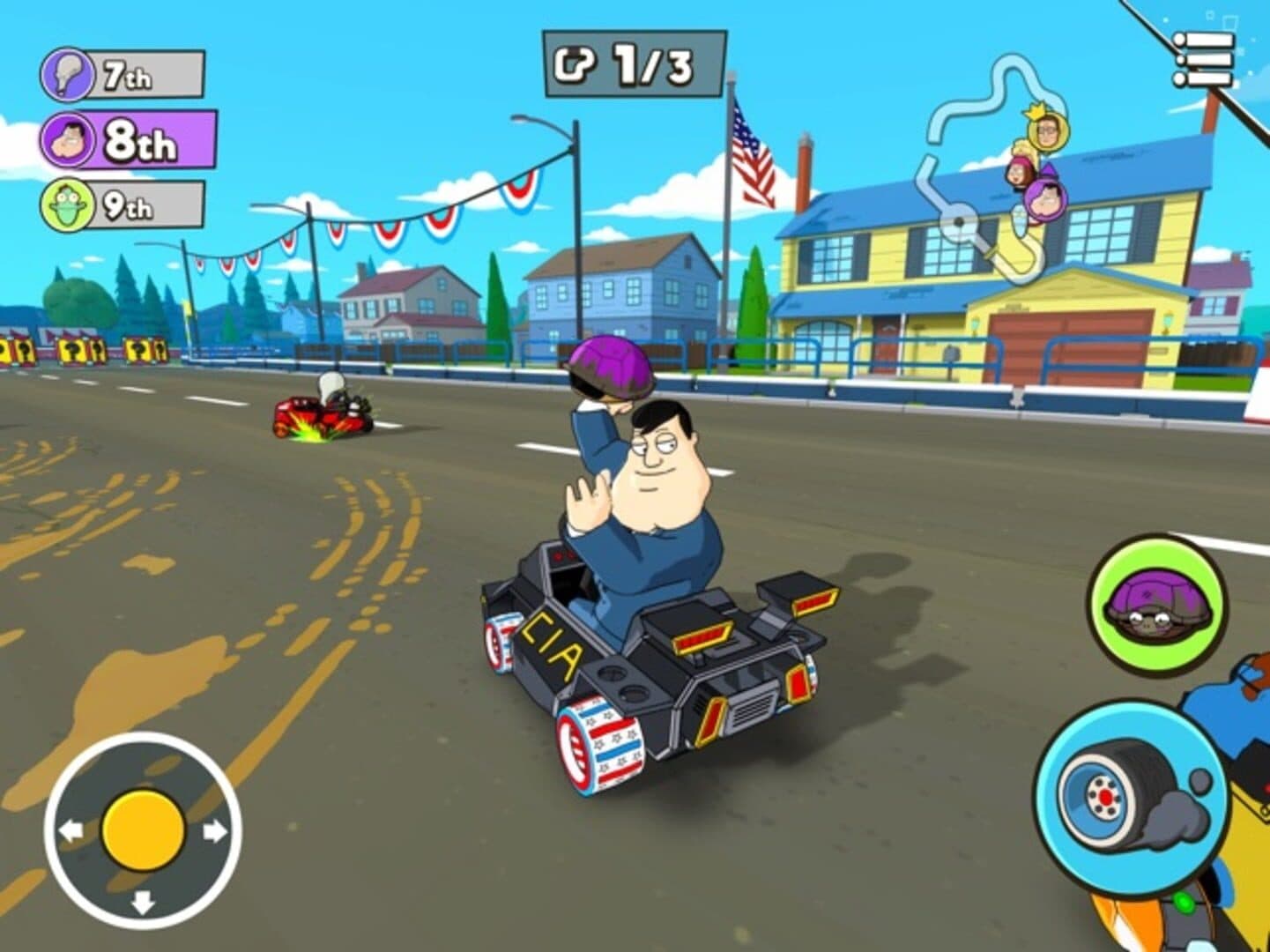
Task: Select the 8th place racer entry
Action: click(x=128, y=139)
